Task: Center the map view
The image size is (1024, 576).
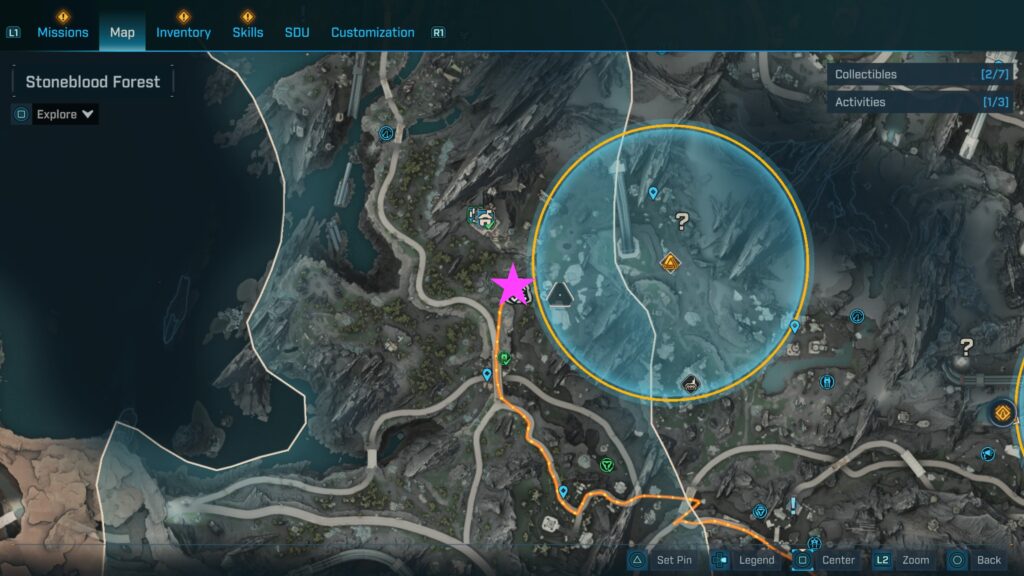Action: [826, 560]
